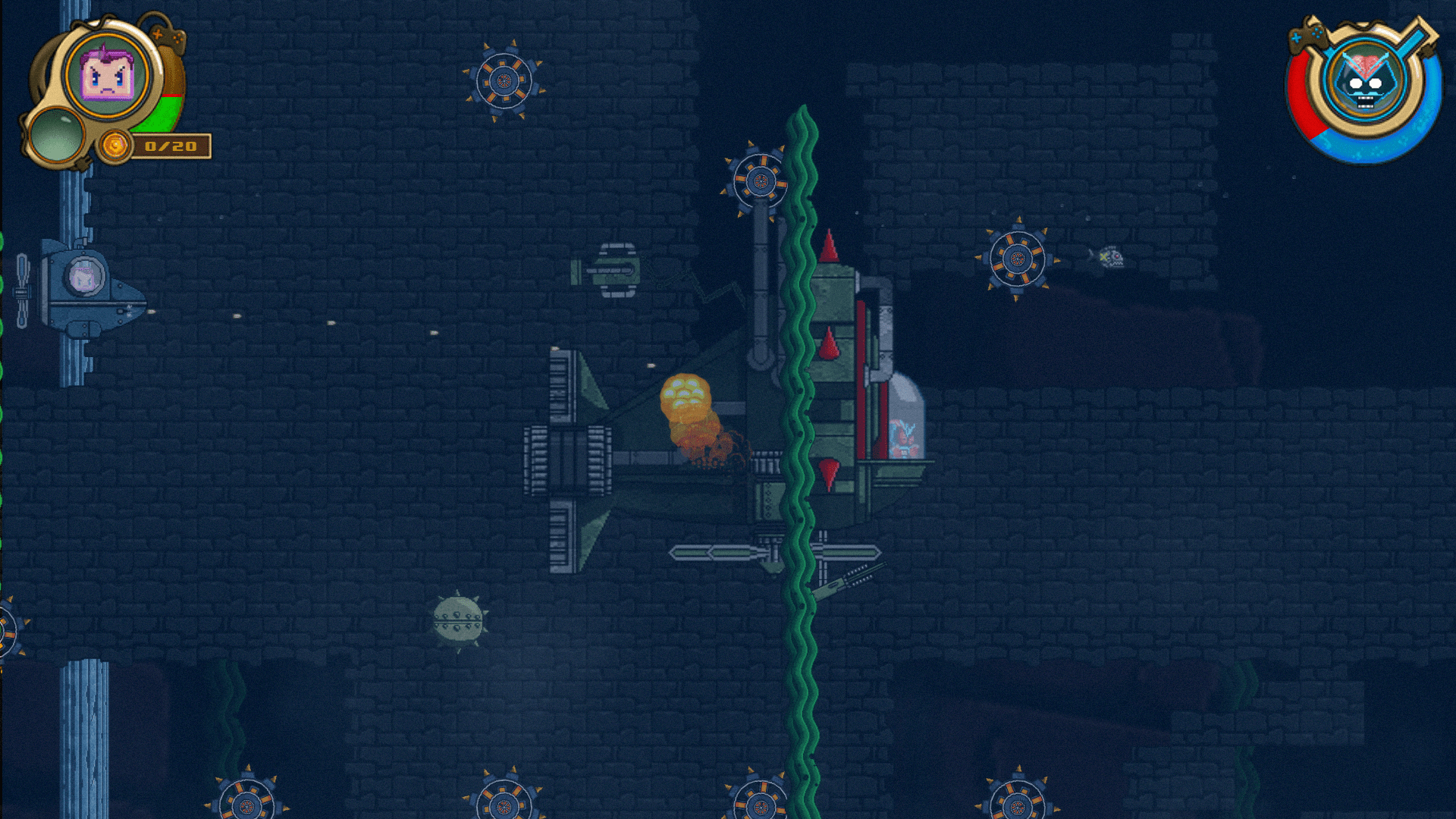
Task: Select the small fish near the right wall
Action: pyautogui.click(x=1109, y=258)
